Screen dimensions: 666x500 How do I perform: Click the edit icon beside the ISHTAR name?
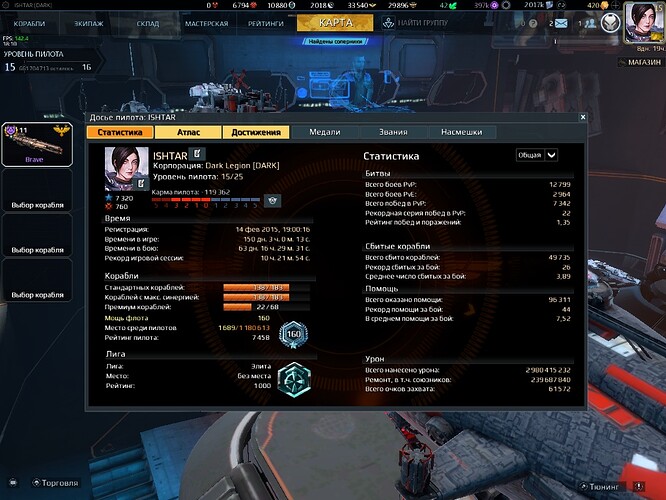pos(196,153)
